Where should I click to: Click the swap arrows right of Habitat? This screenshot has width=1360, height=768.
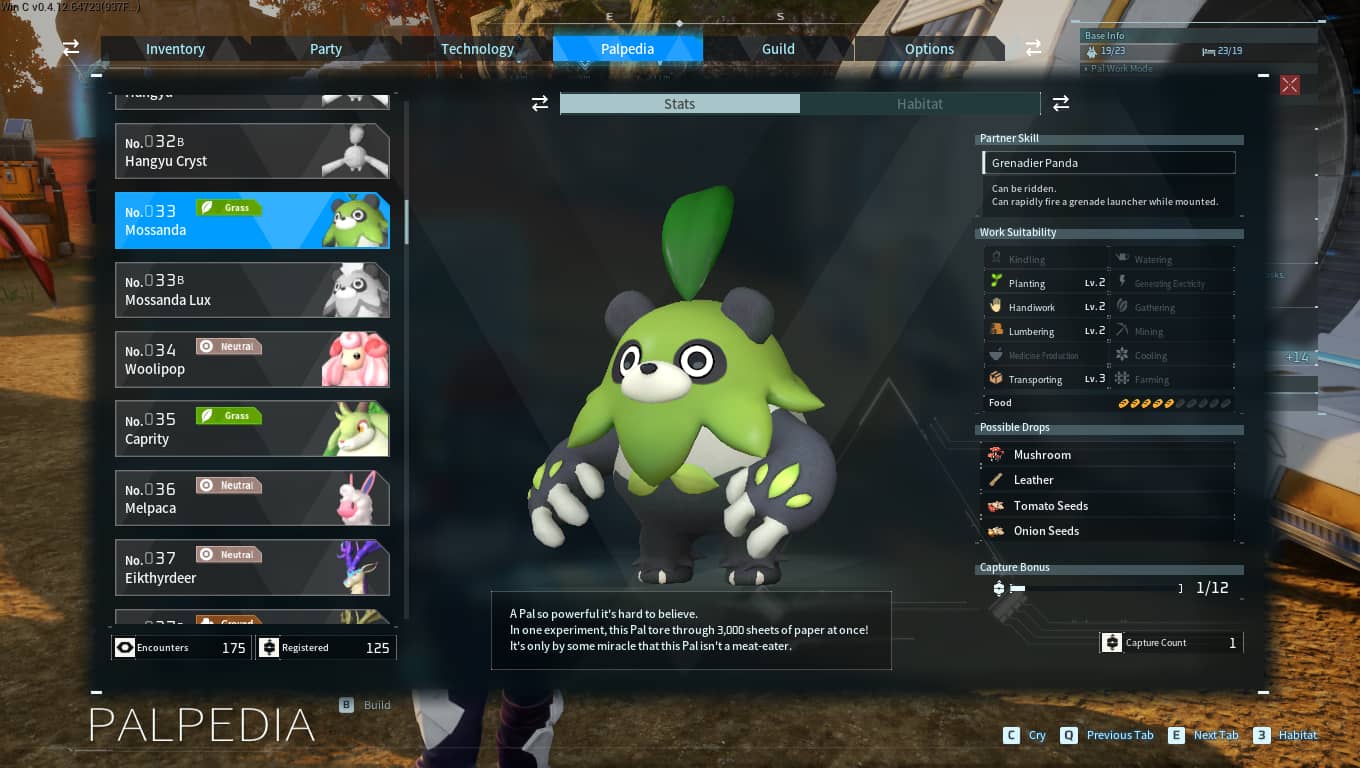1060,103
